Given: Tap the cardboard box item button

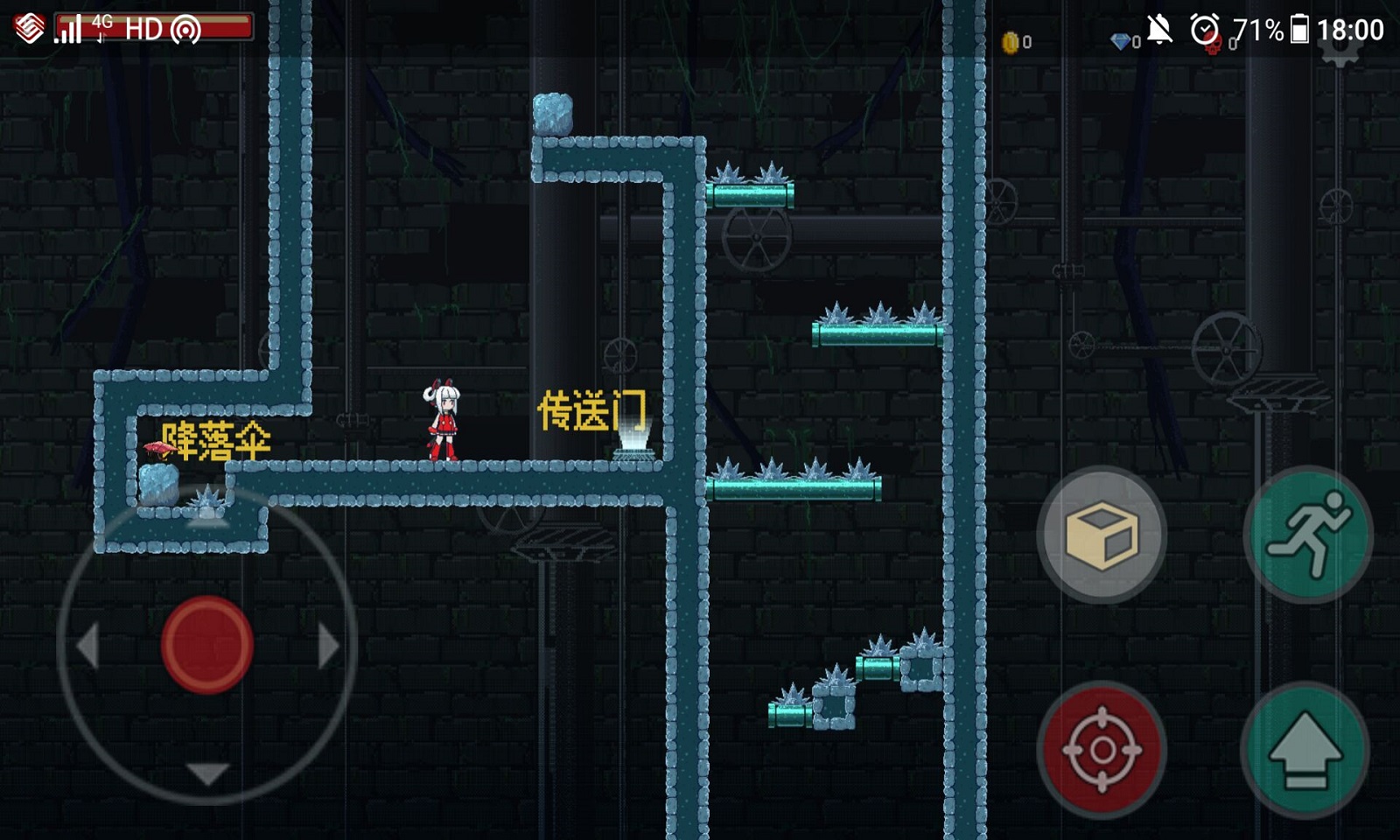Looking at the screenshot, I should (1101, 533).
